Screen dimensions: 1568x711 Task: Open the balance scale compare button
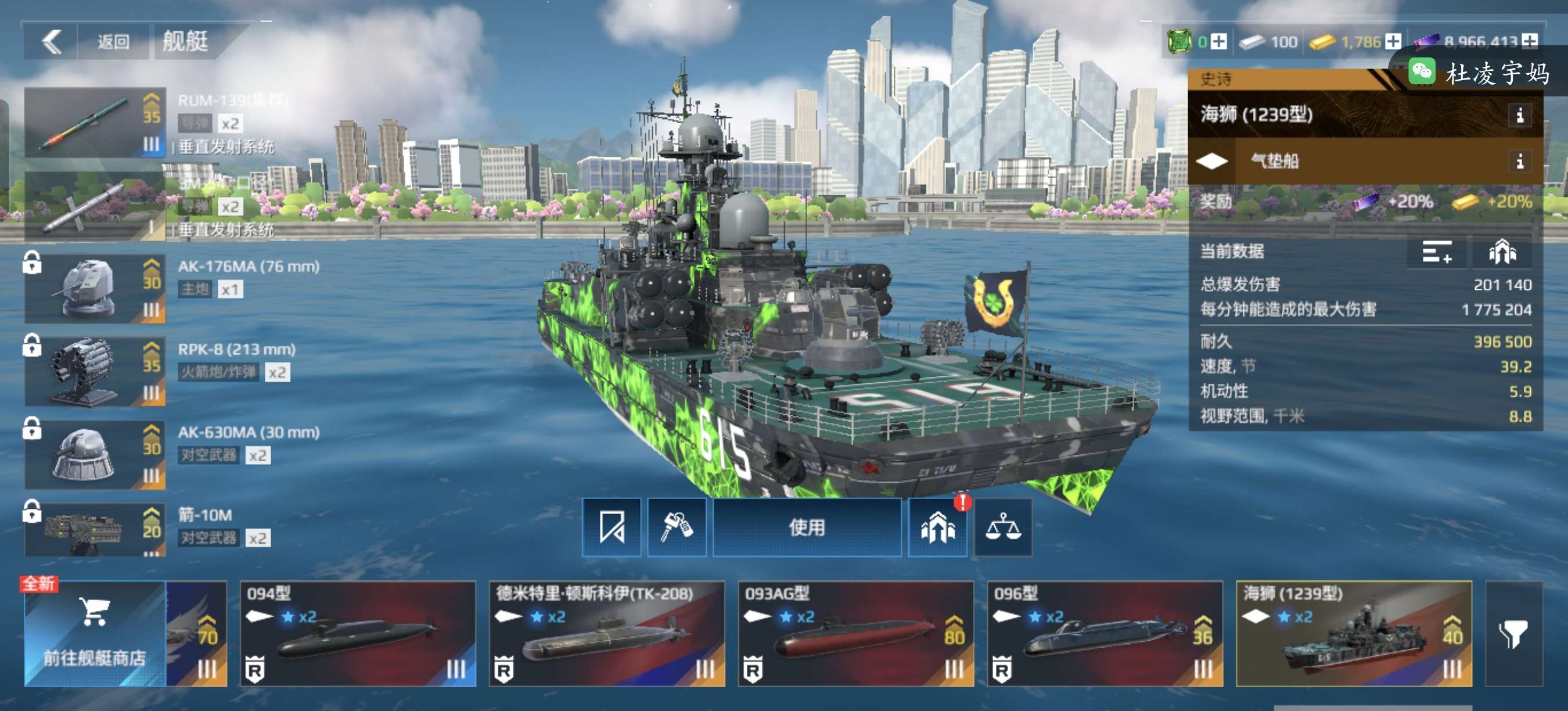(1002, 527)
